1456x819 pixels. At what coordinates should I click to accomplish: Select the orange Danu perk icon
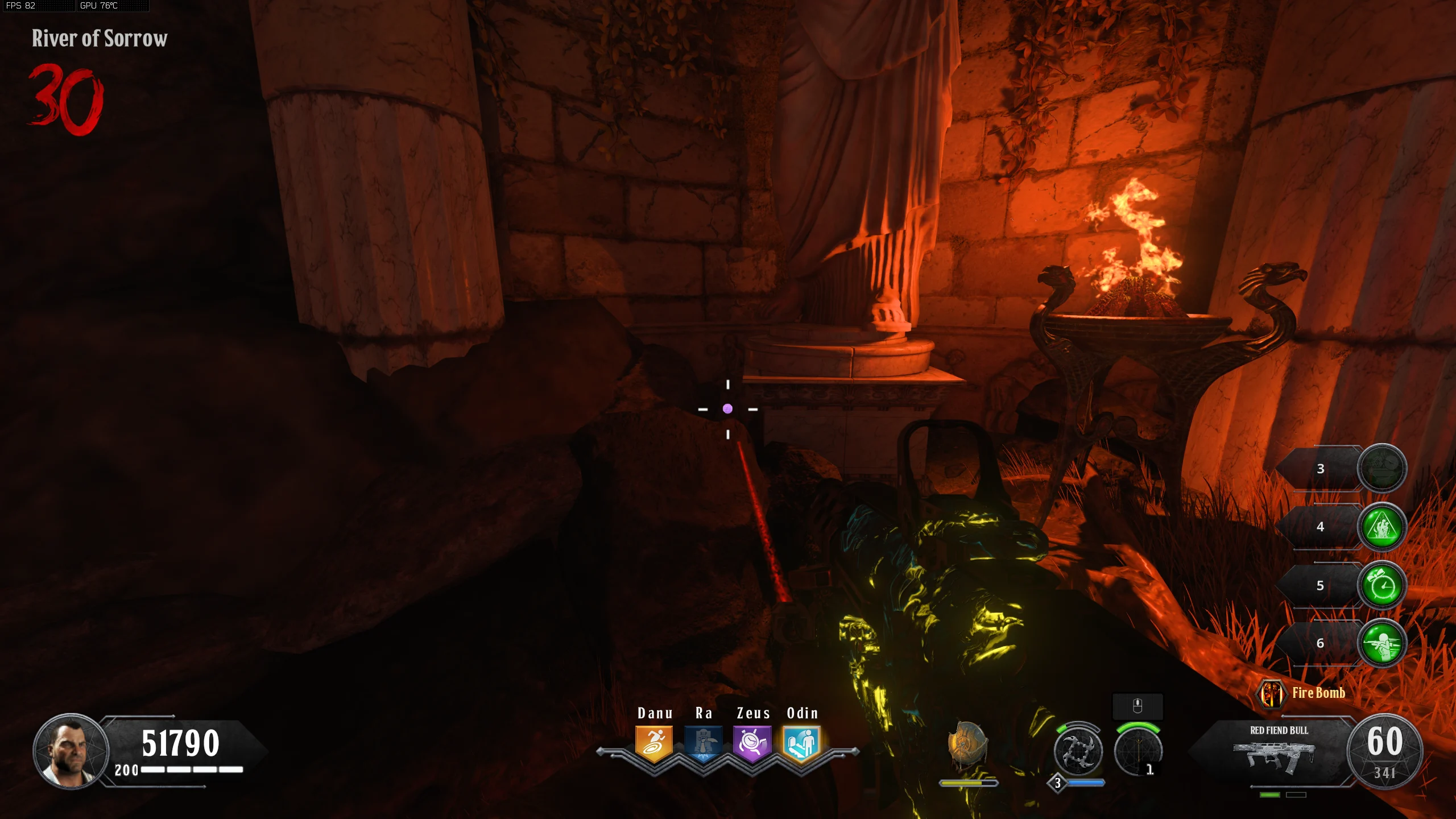tap(654, 743)
